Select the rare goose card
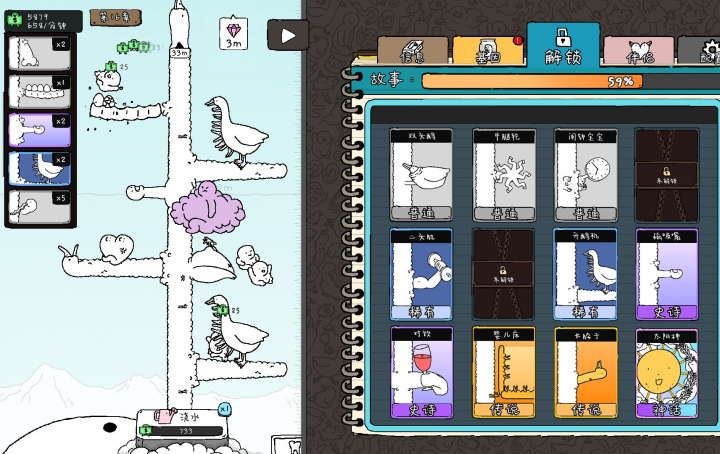 click(x=585, y=273)
